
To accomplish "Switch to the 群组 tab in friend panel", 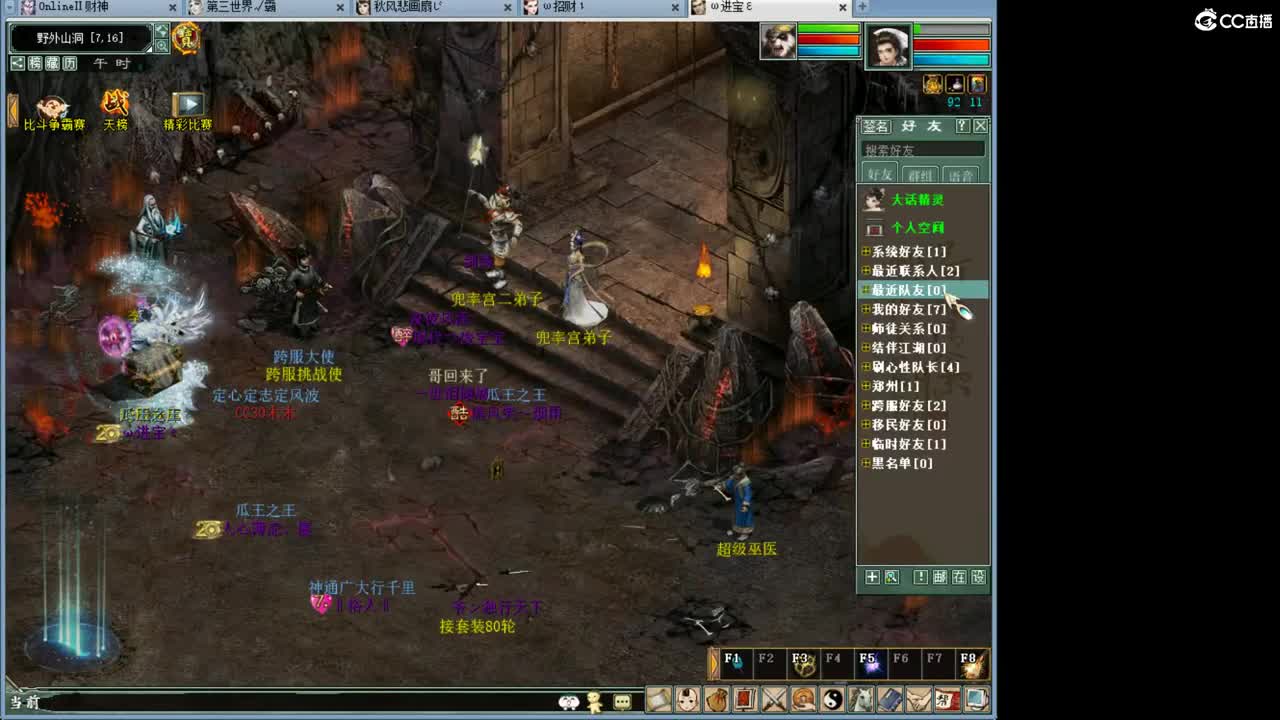I will [920, 172].
